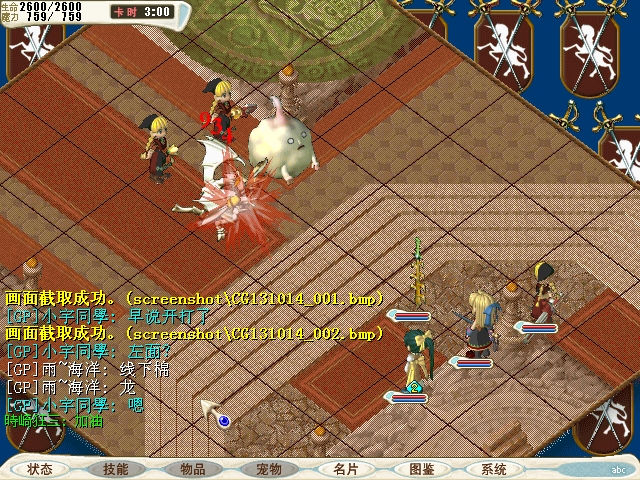The image size is (640, 480).
Task: Open the 系统 system menu
Action: point(494,469)
